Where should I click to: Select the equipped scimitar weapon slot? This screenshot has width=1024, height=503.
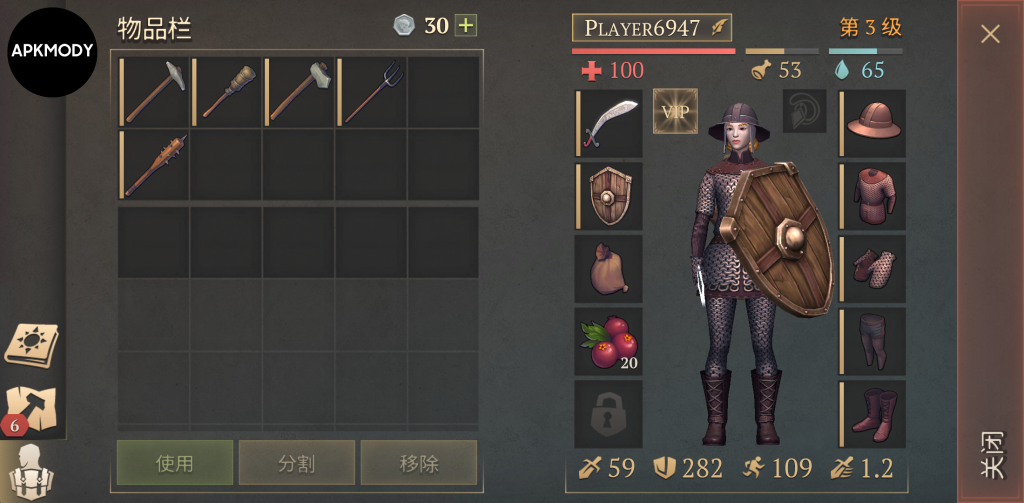tap(609, 124)
